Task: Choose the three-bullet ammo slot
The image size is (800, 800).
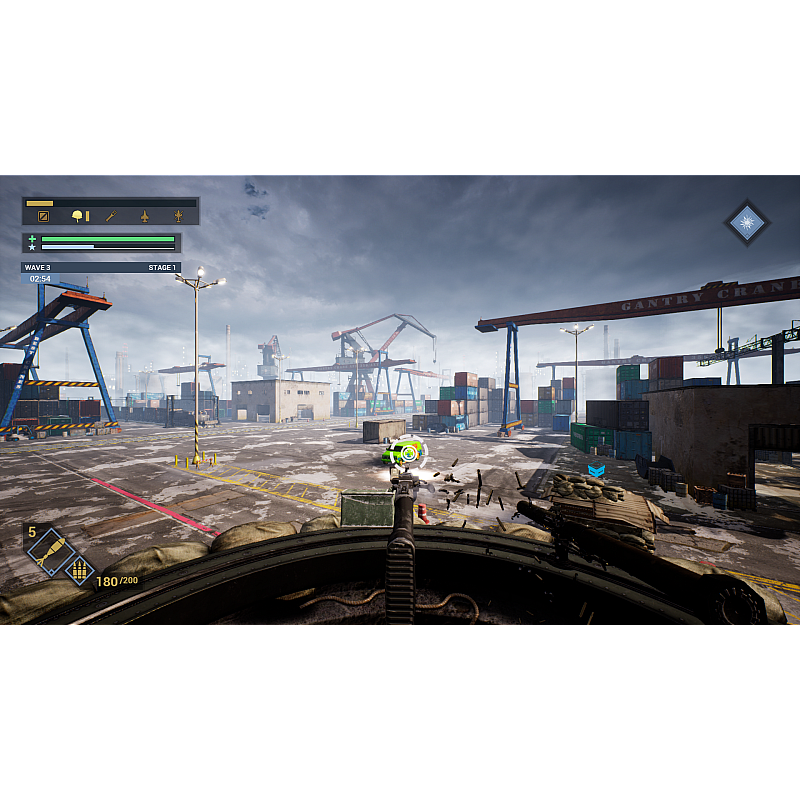Action: click(x=78, y=571)
